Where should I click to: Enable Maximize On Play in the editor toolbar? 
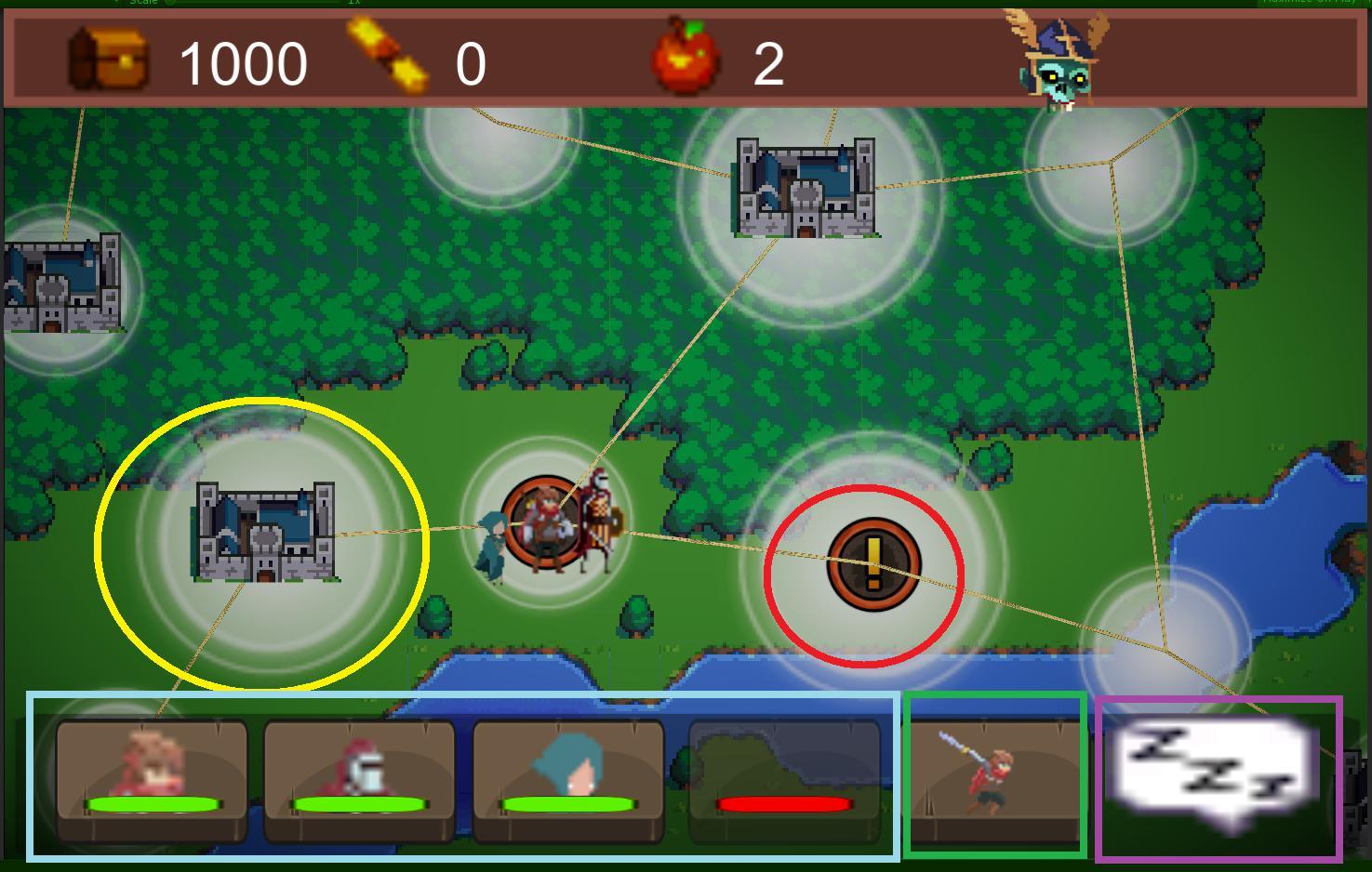point(1306,5)
